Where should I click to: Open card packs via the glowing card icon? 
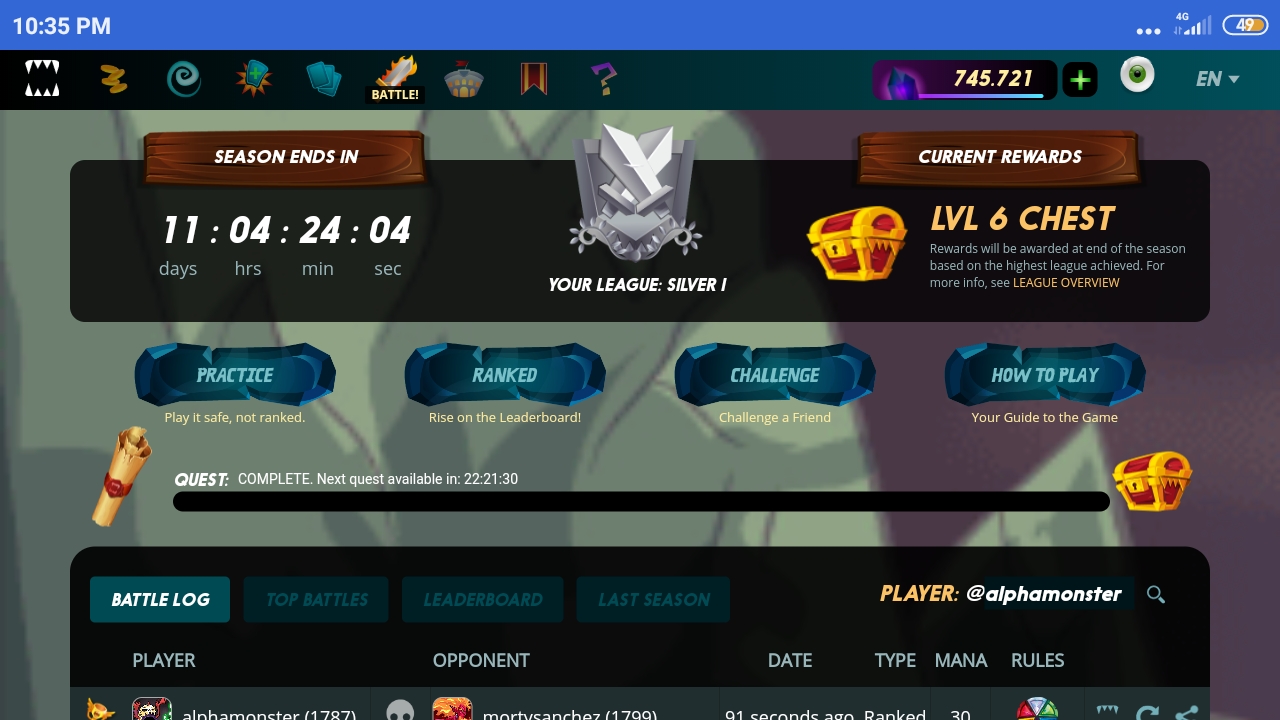point(254,79)
